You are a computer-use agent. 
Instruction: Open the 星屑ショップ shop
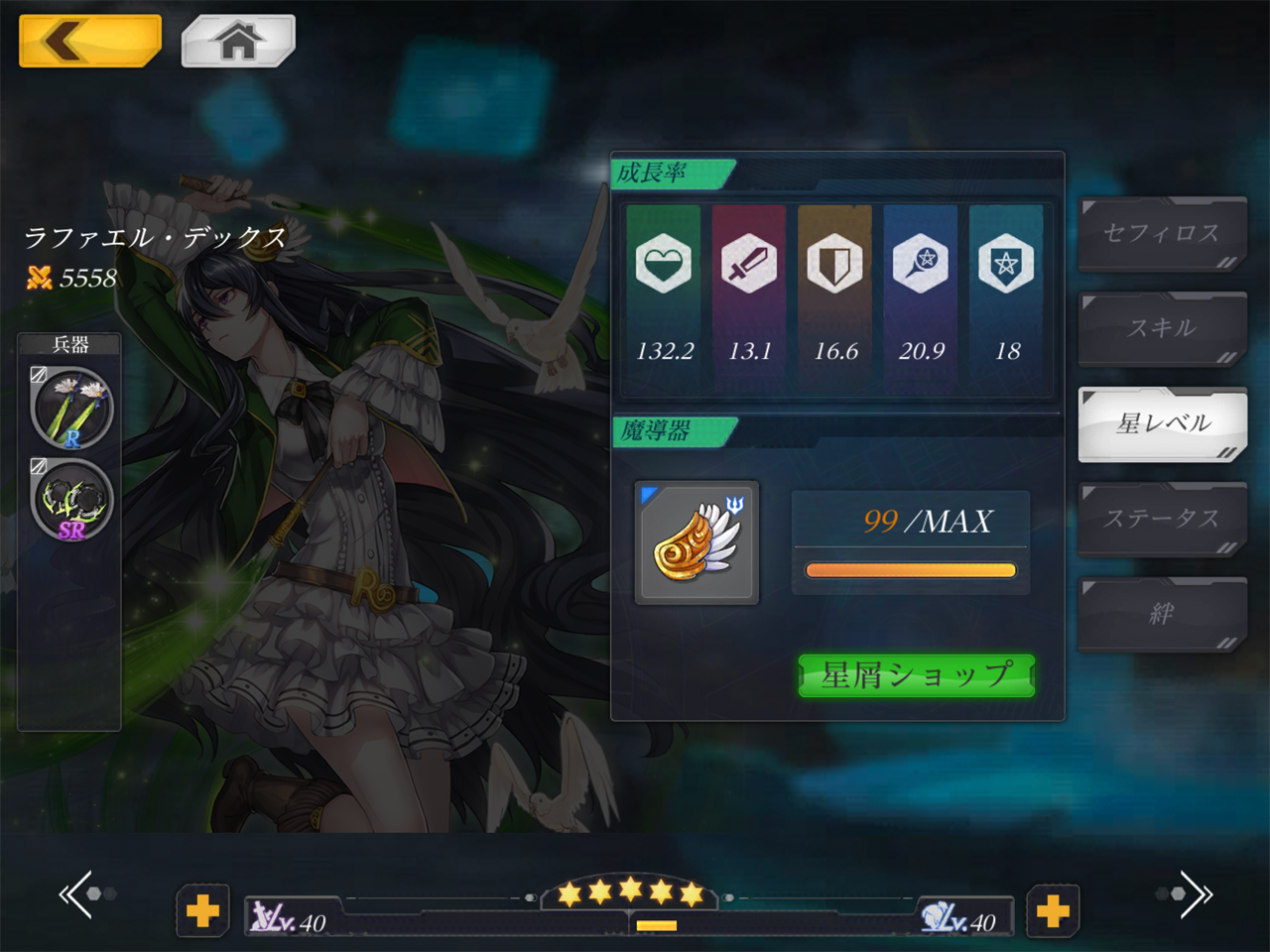(917, 676)
